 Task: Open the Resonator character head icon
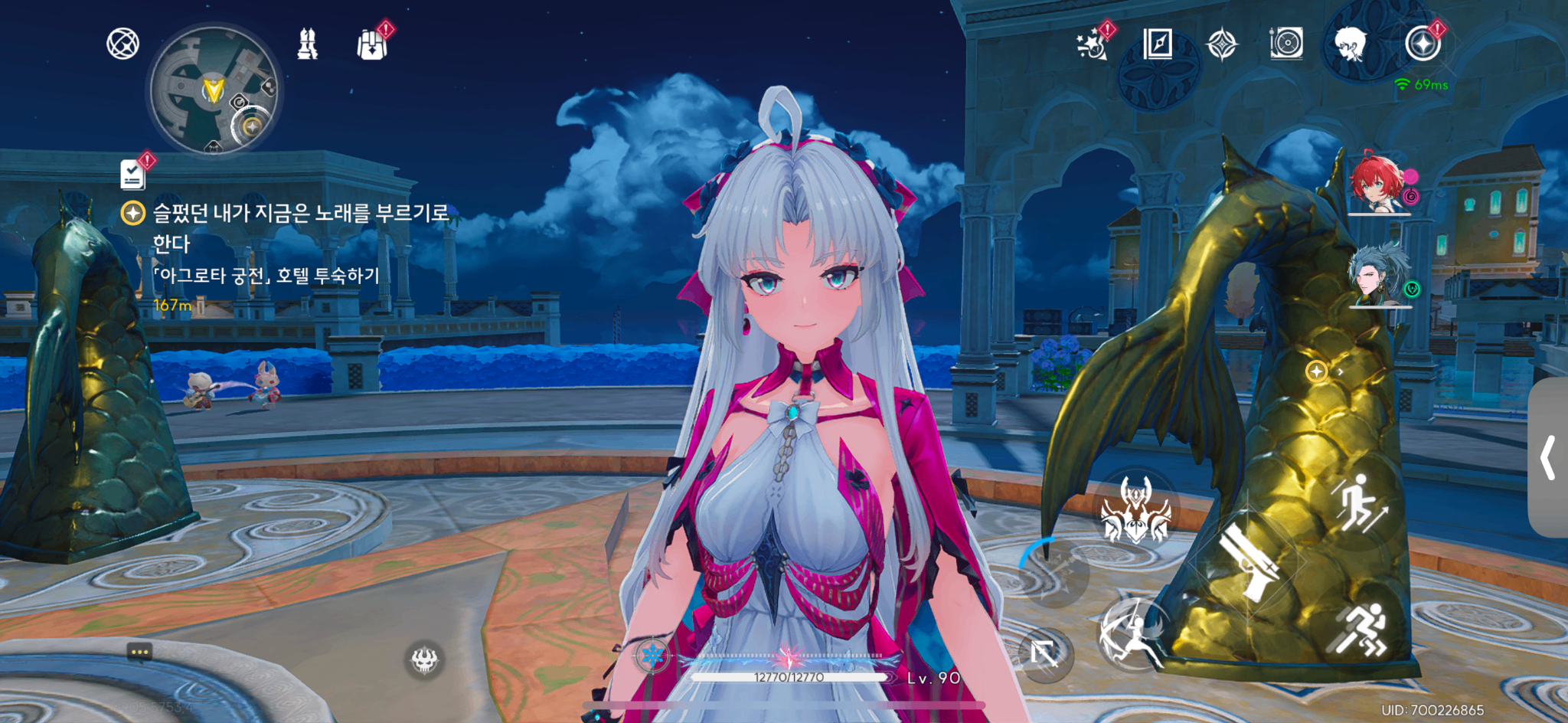point(1350,44)
